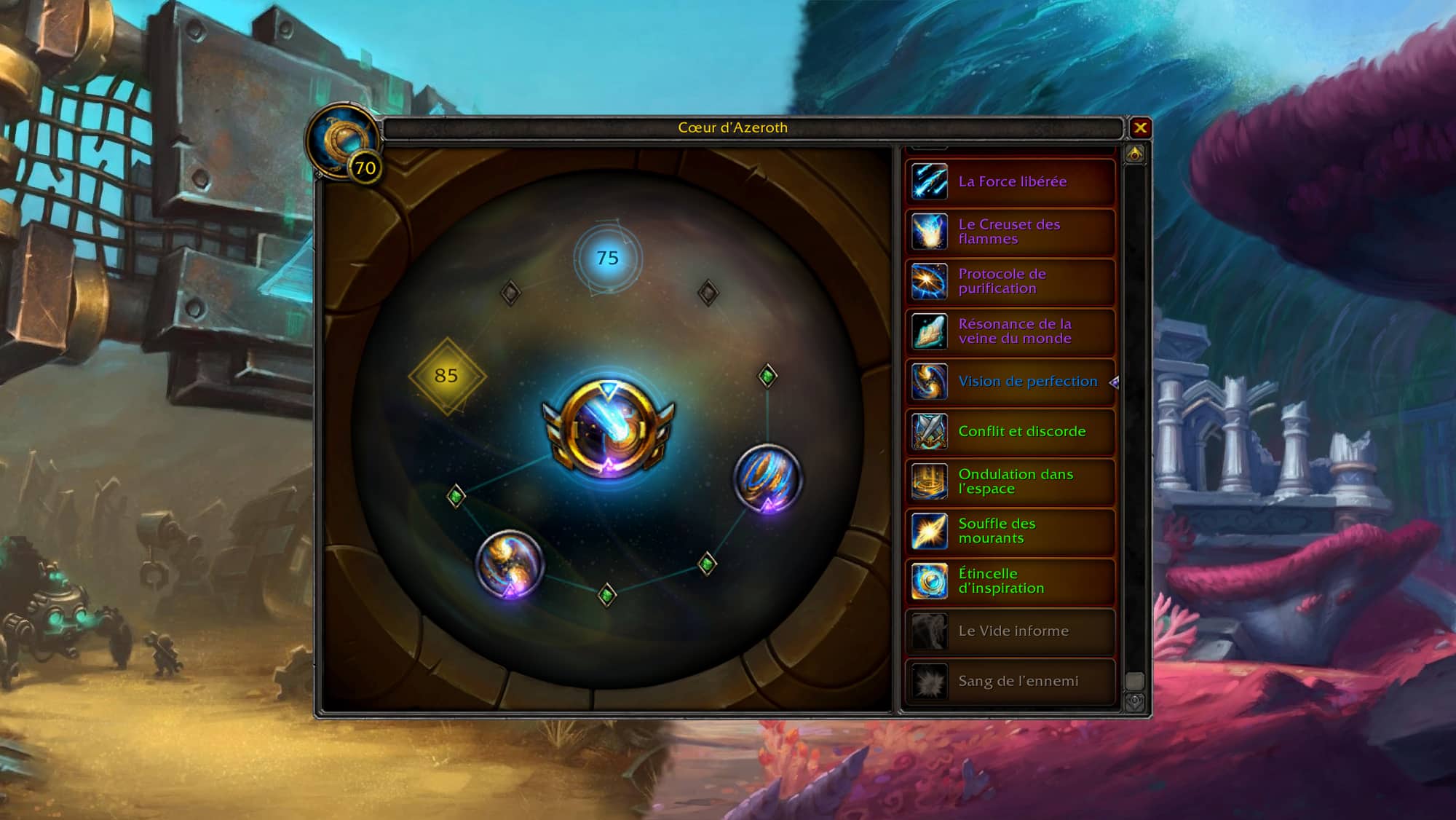Click the locked Sang de l'ennemi essence

(1010, 681)
